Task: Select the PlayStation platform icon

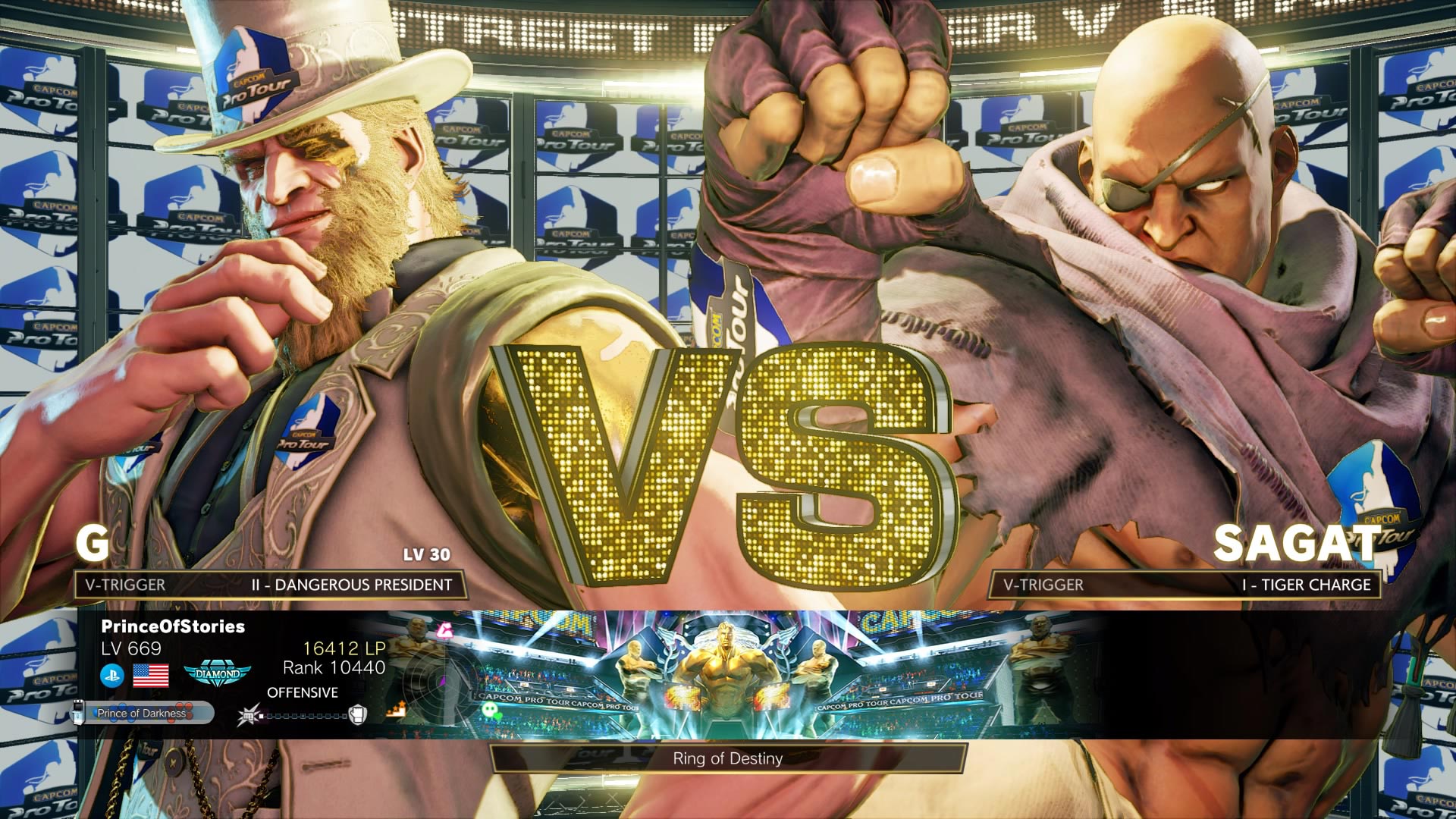Action: point(111,676)
